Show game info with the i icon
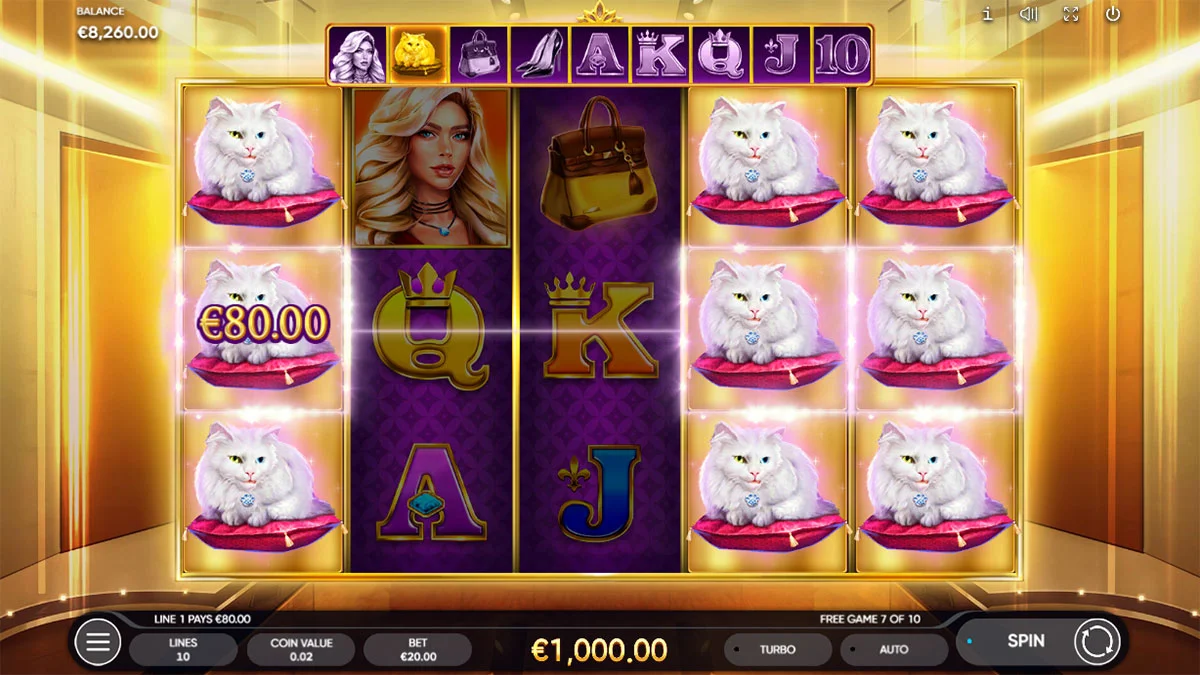This screenshot has height=675, width=1200. [987, 14]
